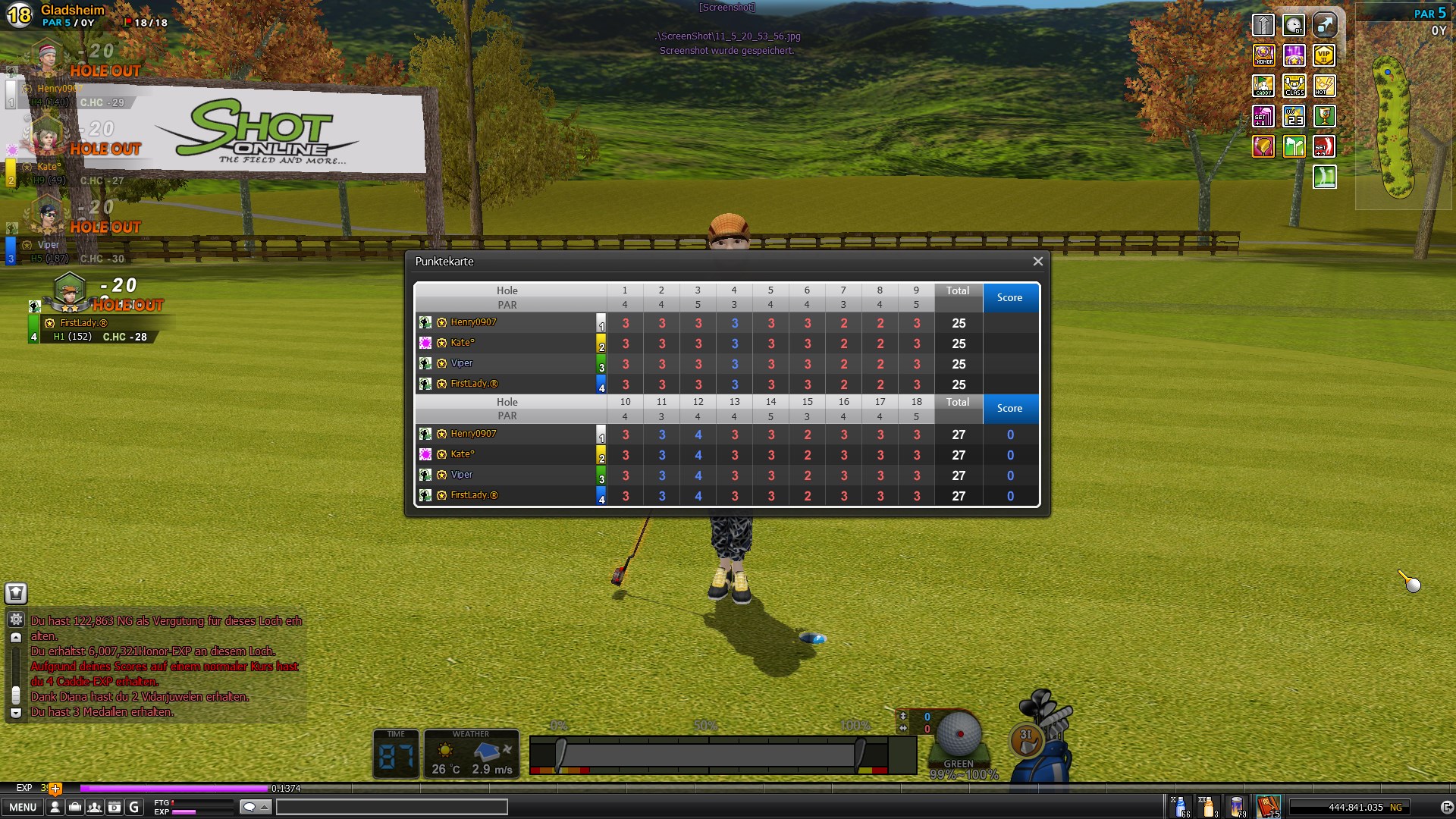Use the red key book item
The width and height of the screenshot is (1456, 819).
(1268, 807)
